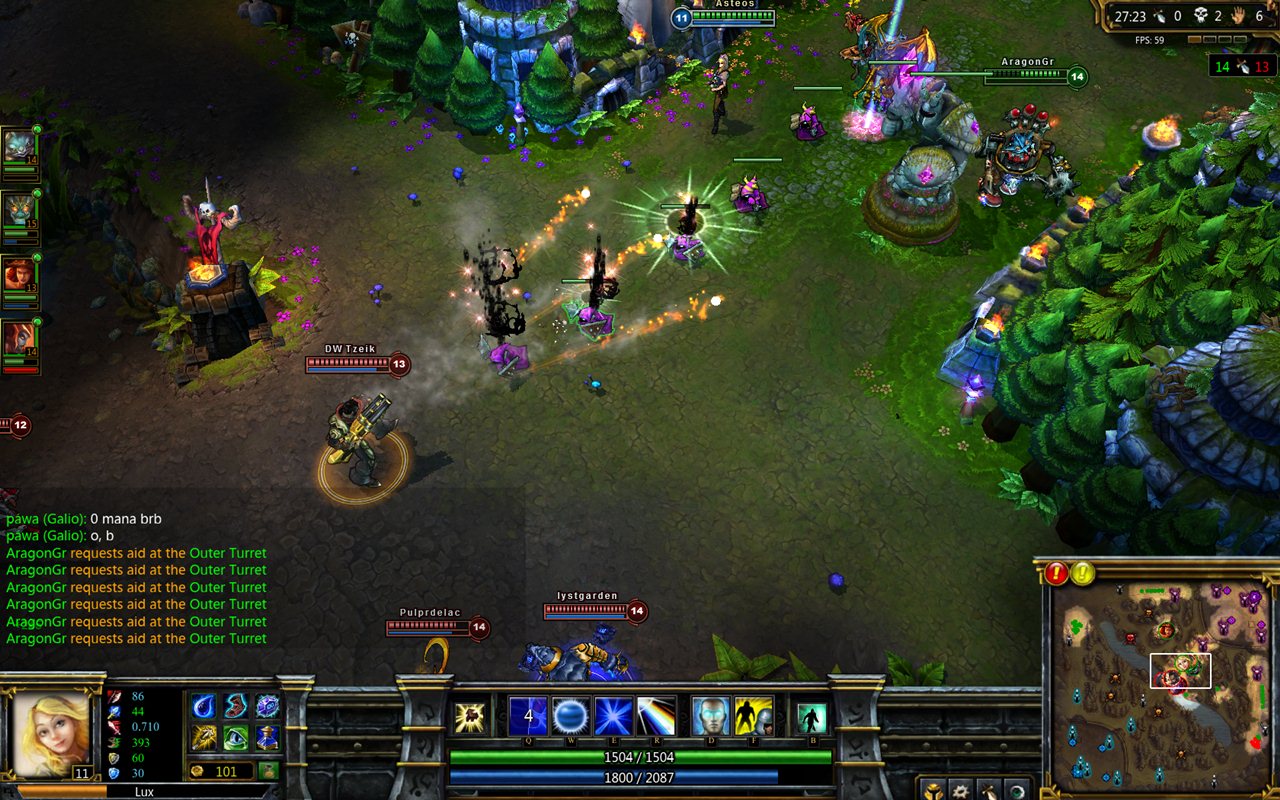Fire the R rainbow laser ultimate

tap(656, 716)
